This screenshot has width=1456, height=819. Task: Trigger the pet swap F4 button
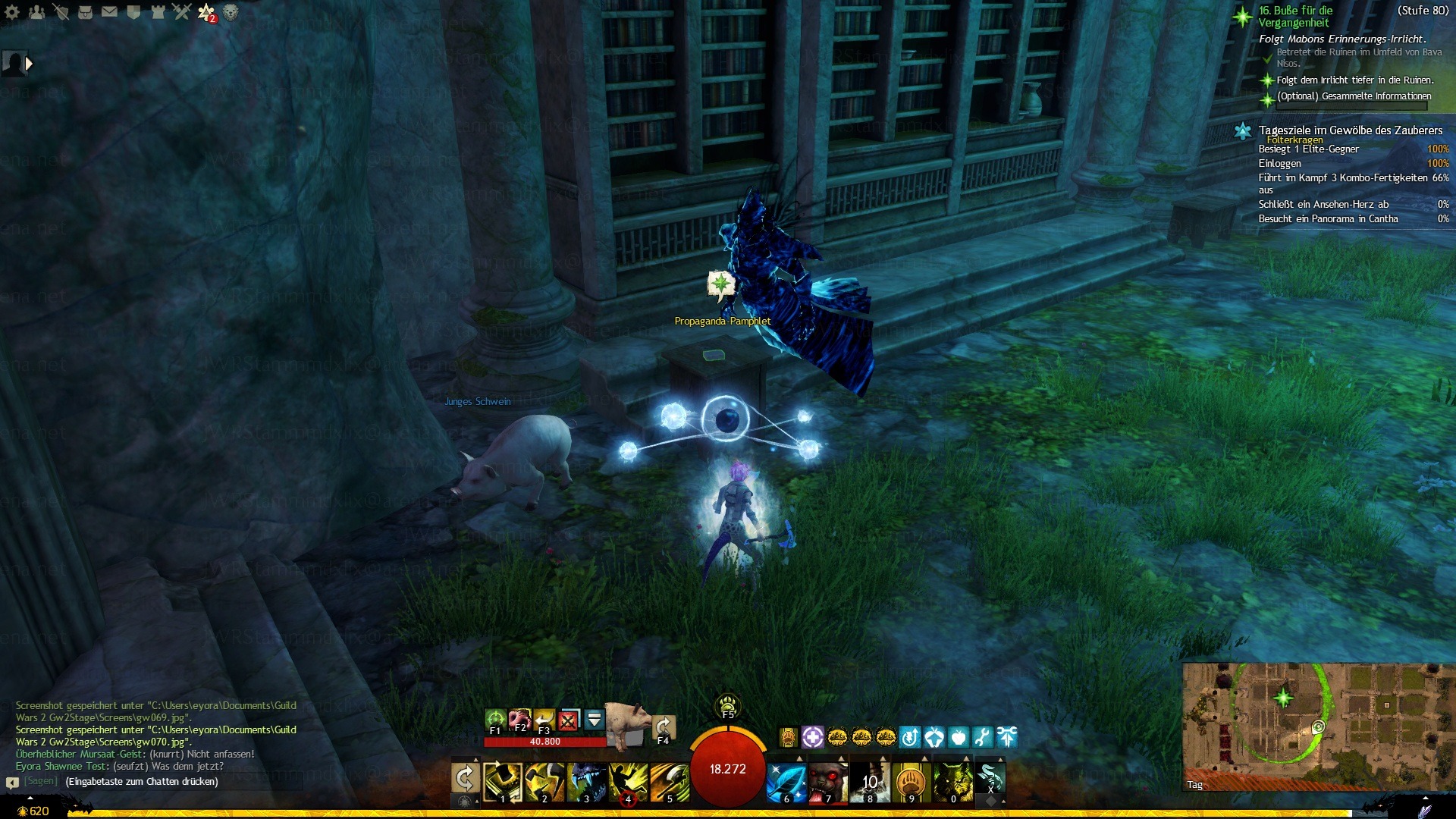pyautogui.click(x=664, y=728)
